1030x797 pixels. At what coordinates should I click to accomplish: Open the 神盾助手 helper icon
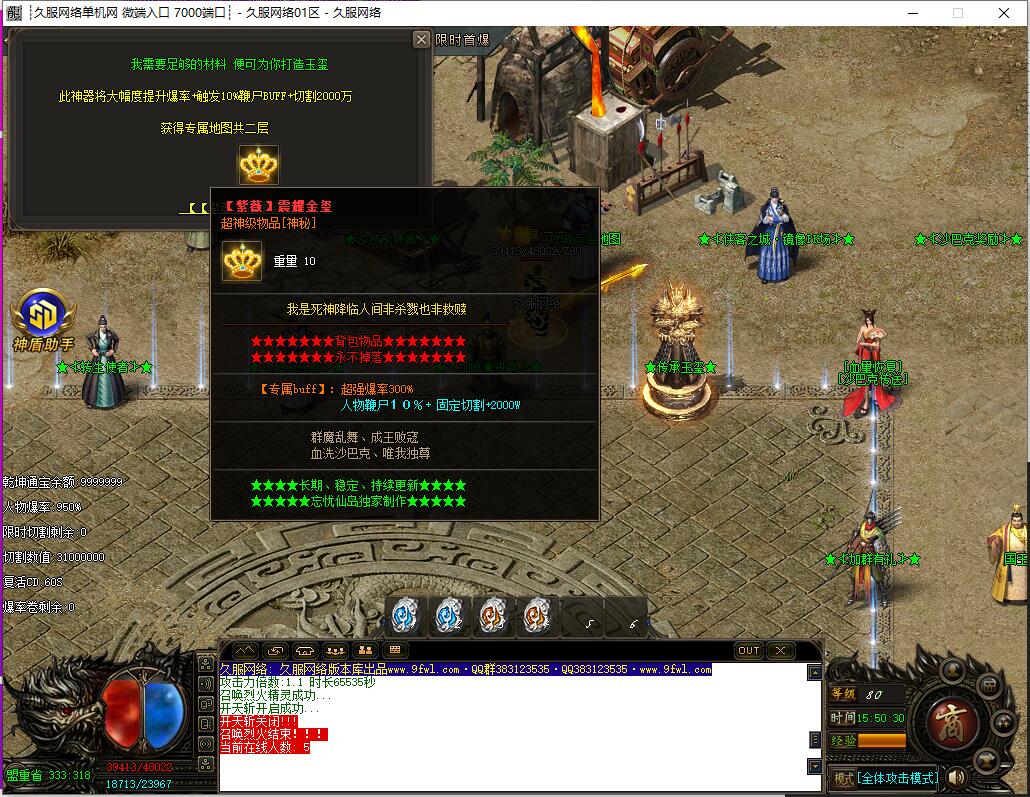(x=43, y=313)
